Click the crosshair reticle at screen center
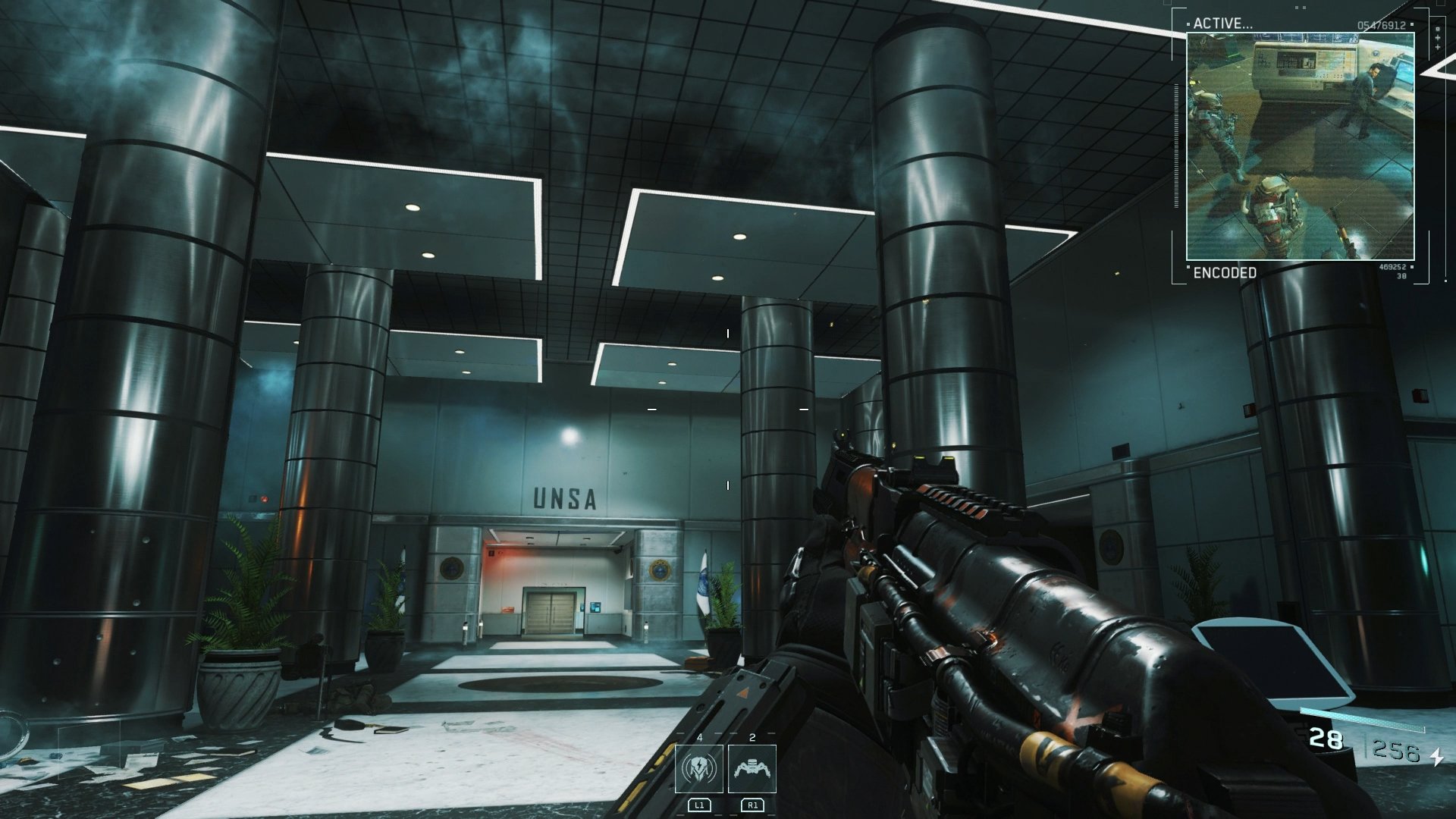This screenshot has width=1456, height=819. pos(728,409)
